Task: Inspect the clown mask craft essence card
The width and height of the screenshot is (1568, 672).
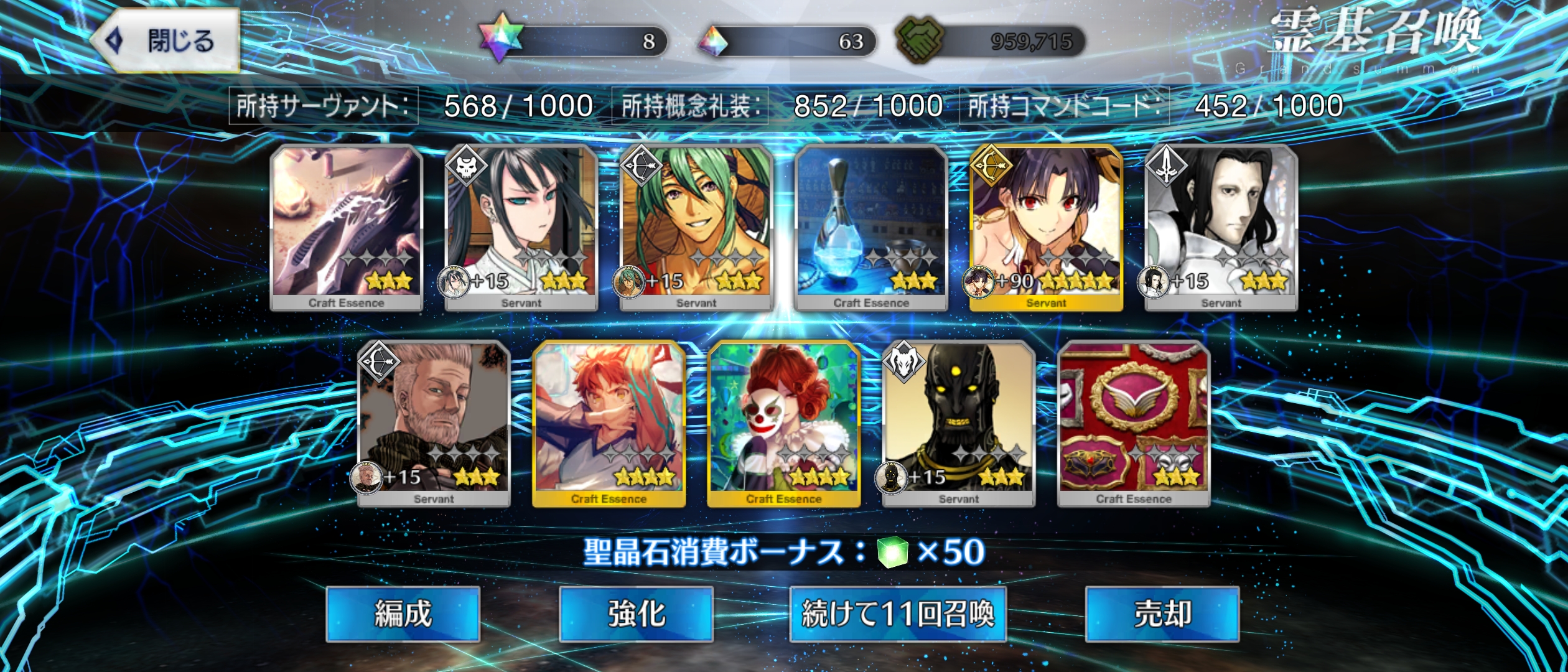Action: click(x=784, y=423)
